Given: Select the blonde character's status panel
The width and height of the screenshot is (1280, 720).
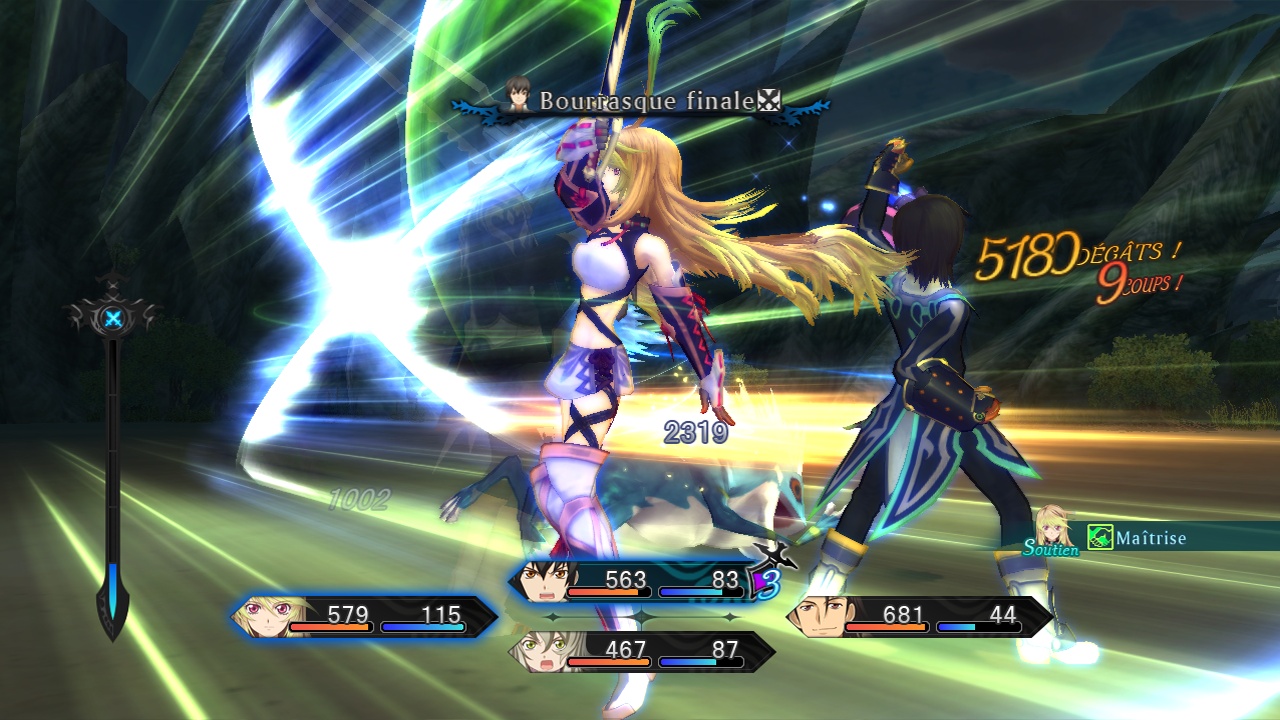Looking at the screenshot, I should (365, 616).
